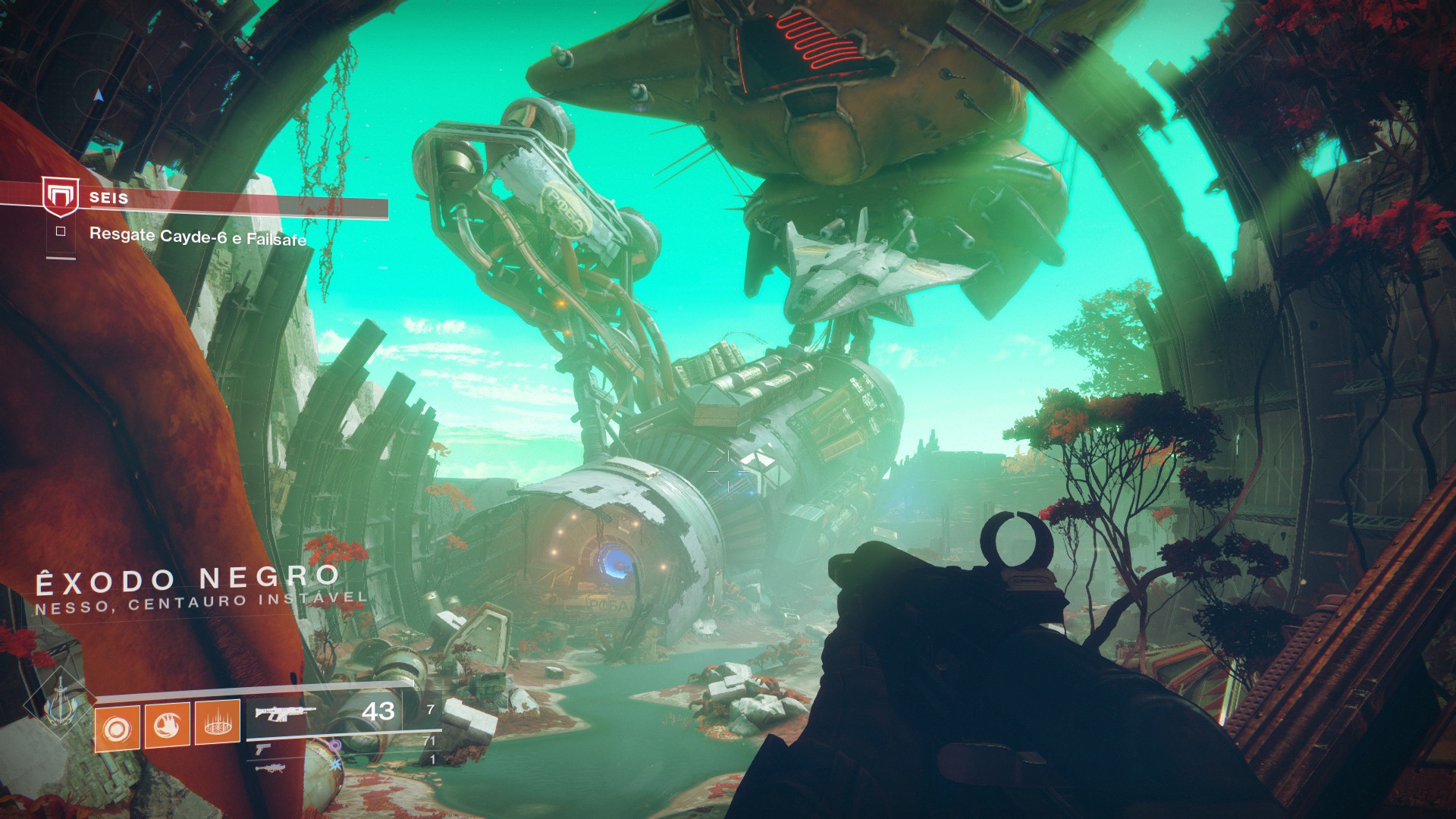The image size is (1456, 819).
Task: Switch to the heavy launcher weapon
Action: pyautogui.click(x=270, y=768)
